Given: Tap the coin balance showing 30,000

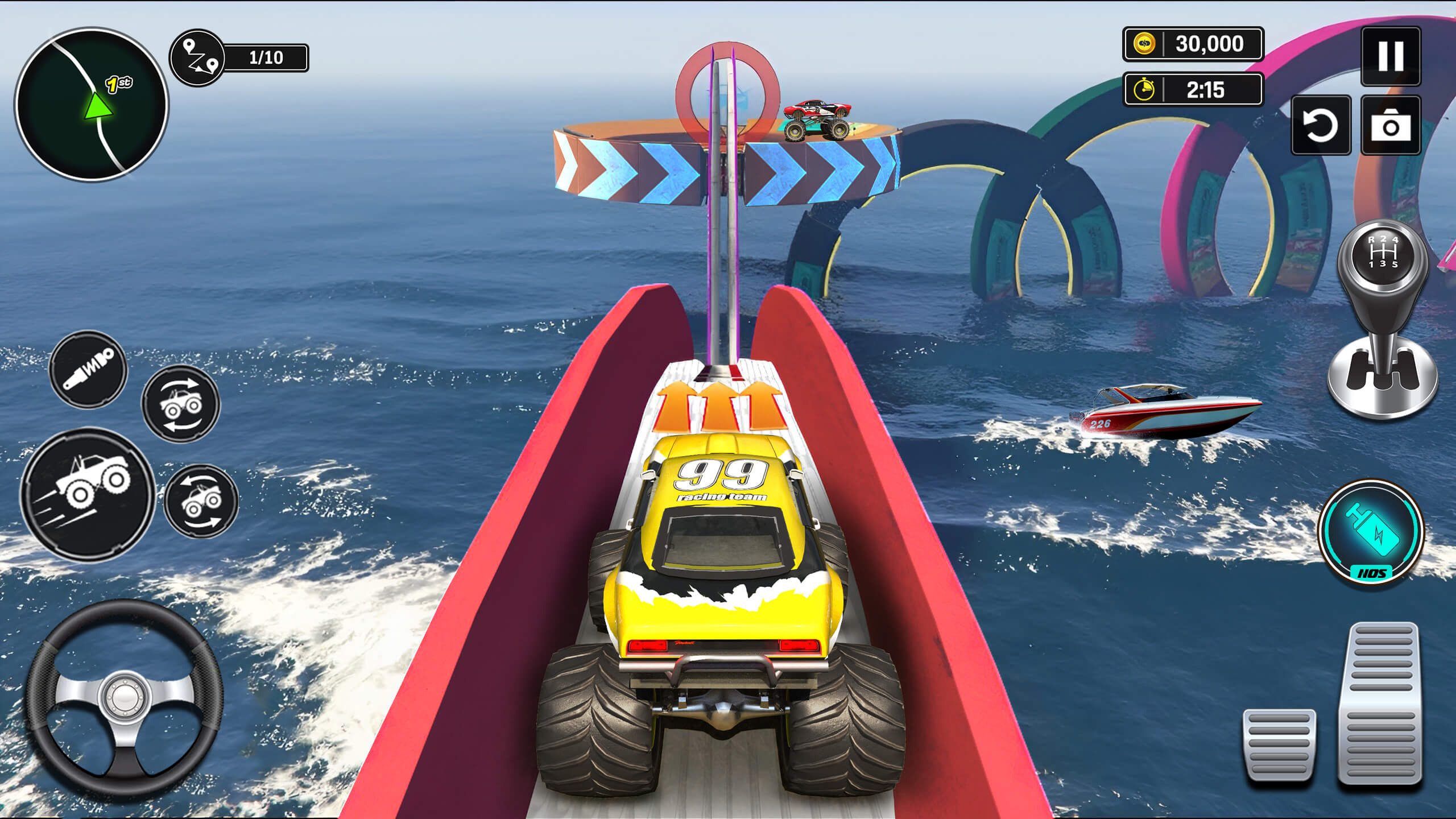Looking at the screenshot, I should click(1194, 44).
